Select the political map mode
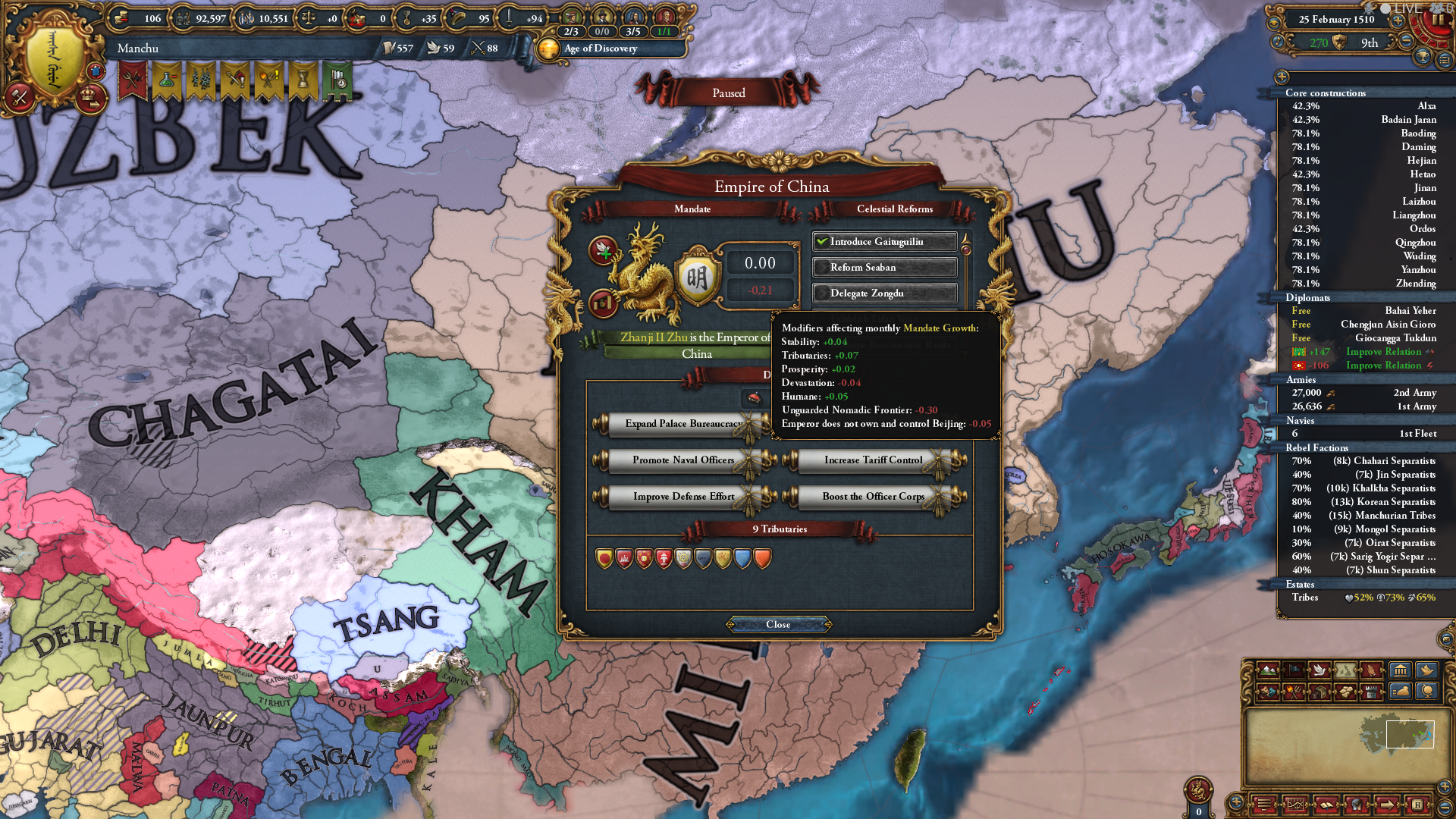The image size is (1456, 819). click(x=1294, y=670)
